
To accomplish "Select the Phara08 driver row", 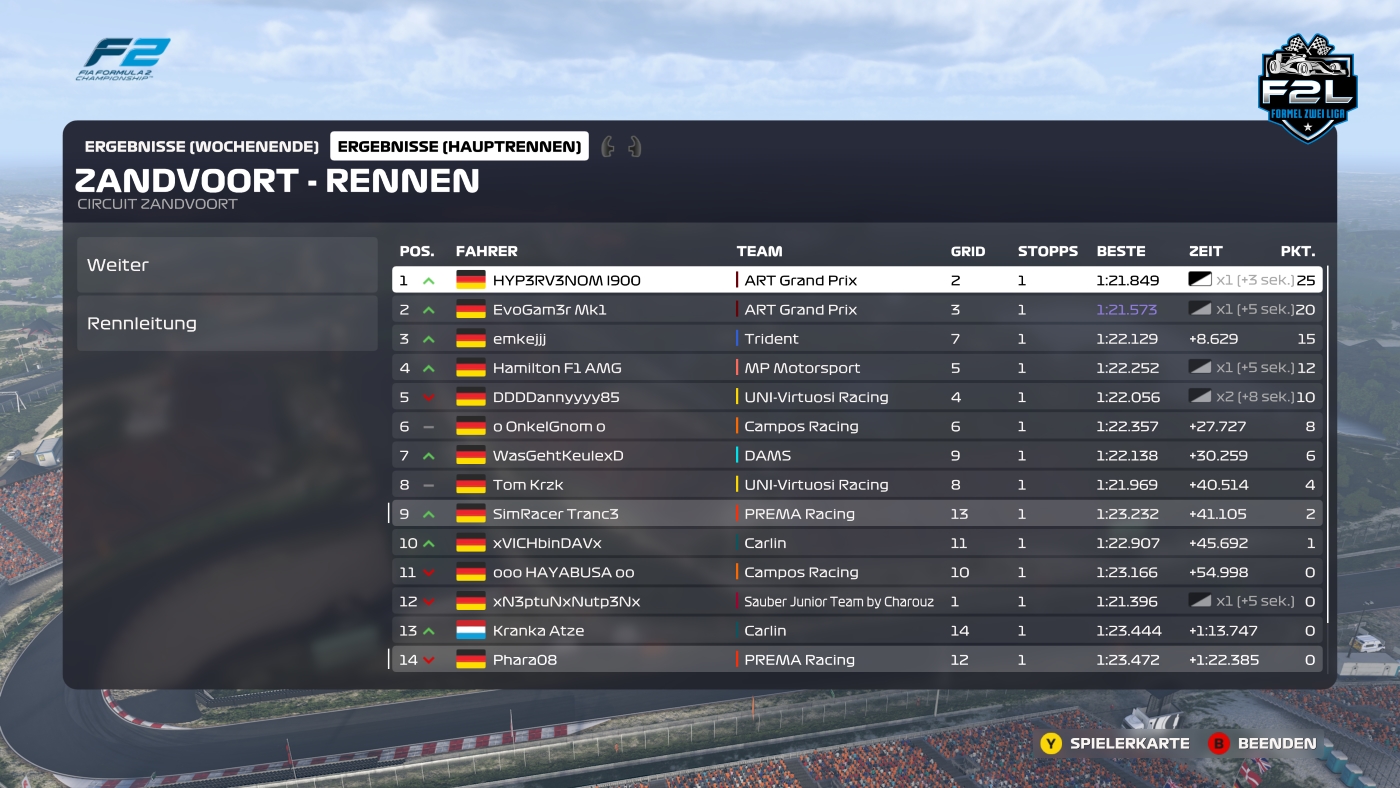I will (x=857, y=660).
